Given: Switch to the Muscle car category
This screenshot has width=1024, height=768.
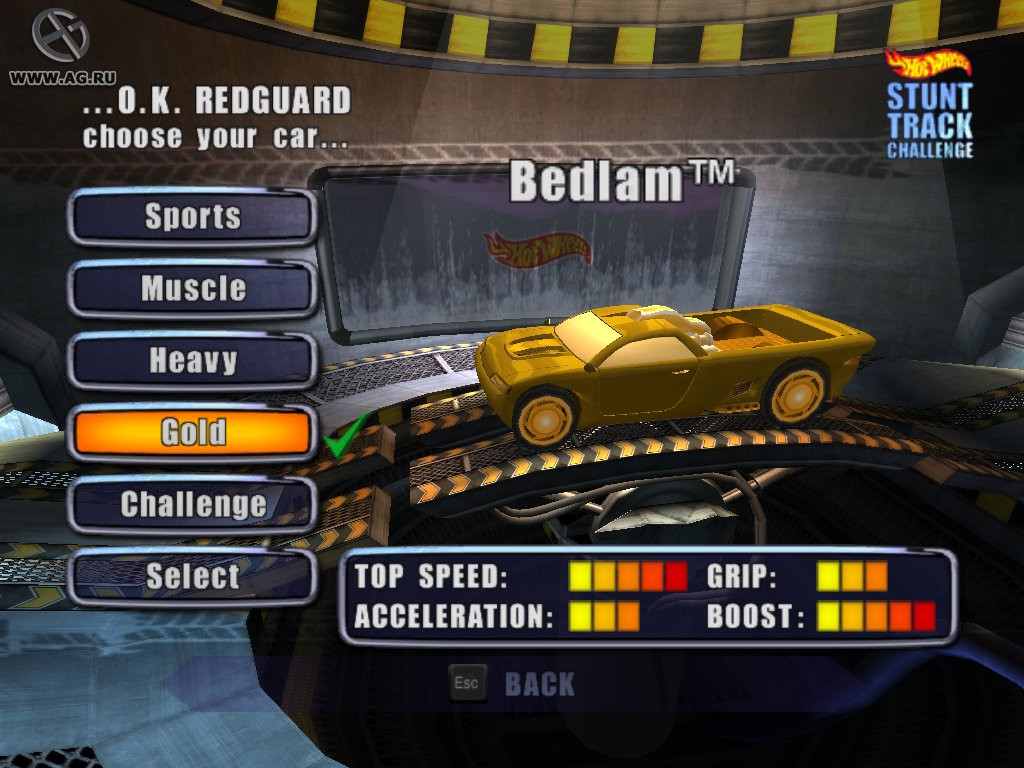Looking at the screenshot, I should click(x=192, y=289).
